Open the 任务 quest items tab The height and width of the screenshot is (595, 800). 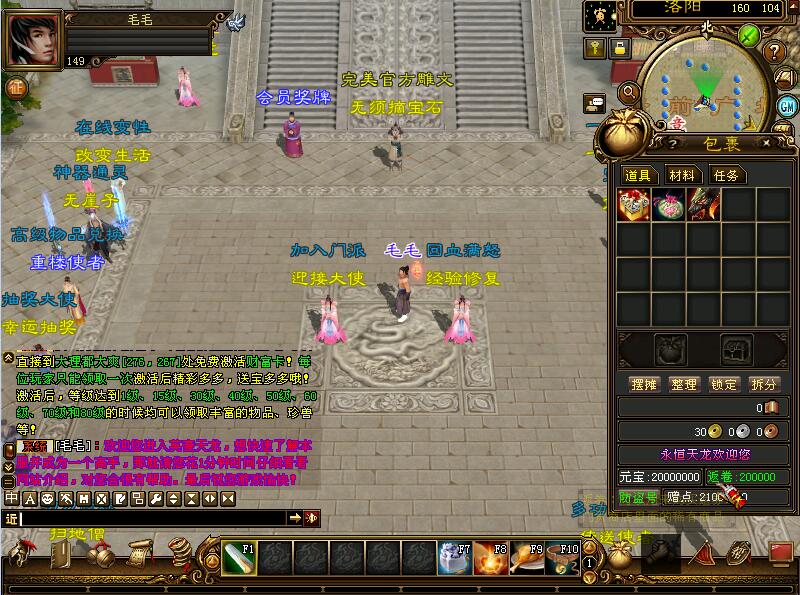coord(726,175)
